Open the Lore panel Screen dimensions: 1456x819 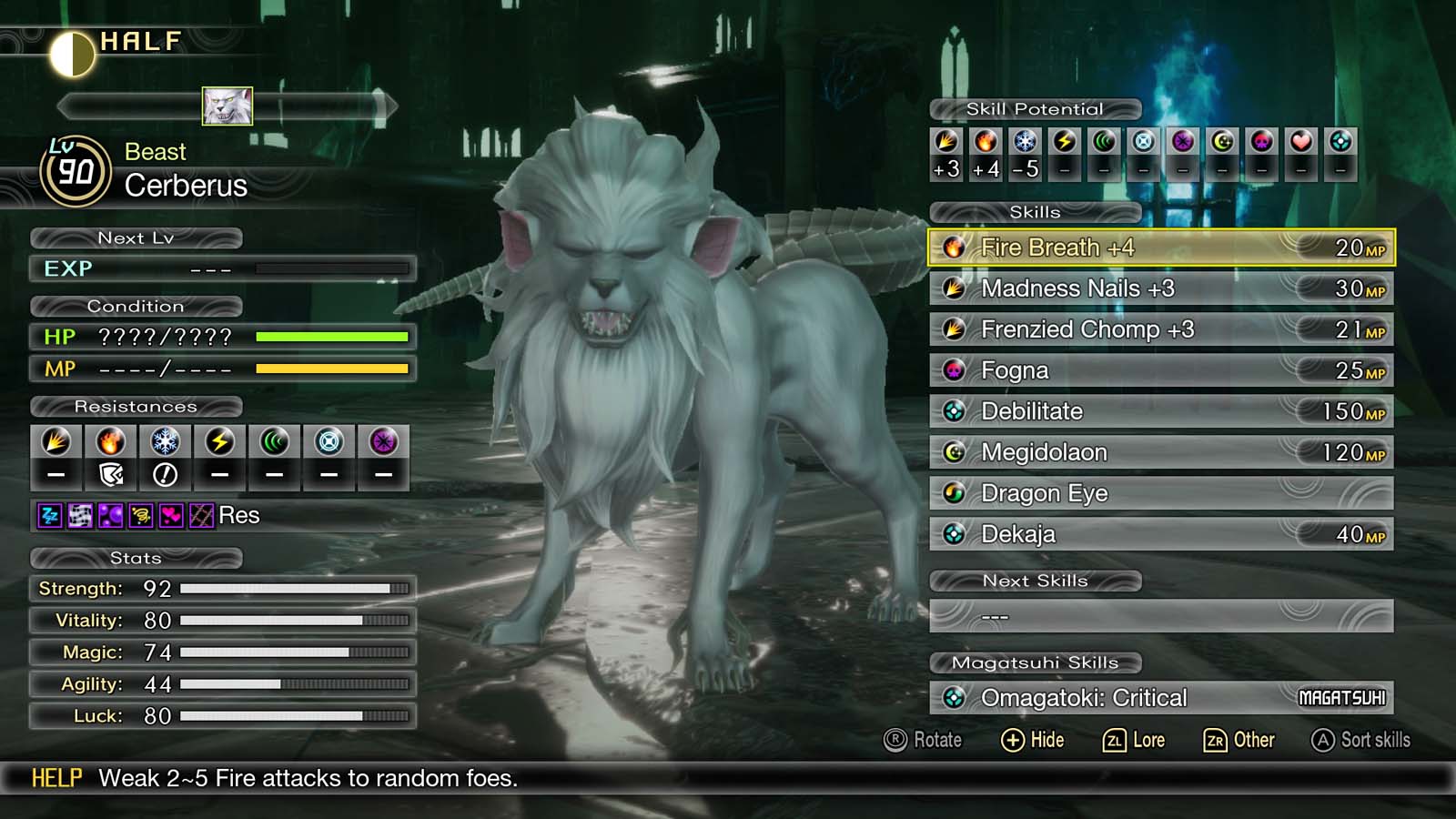click(x=1137, y=740)
